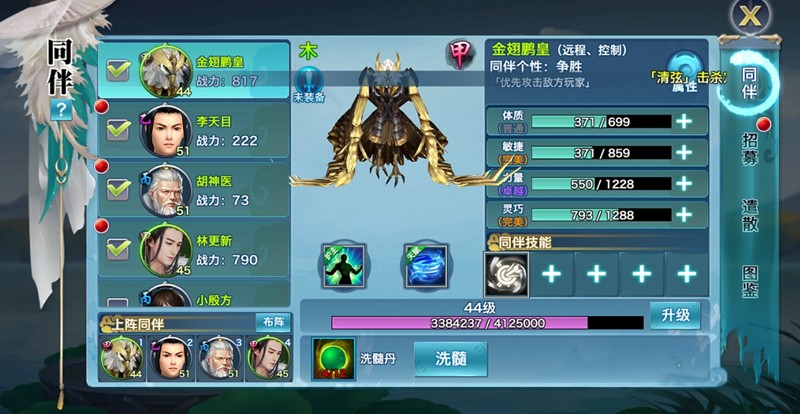Click the 布阵 formation button
The width and height of the screenshot is (800, 414).
[271, 322]
